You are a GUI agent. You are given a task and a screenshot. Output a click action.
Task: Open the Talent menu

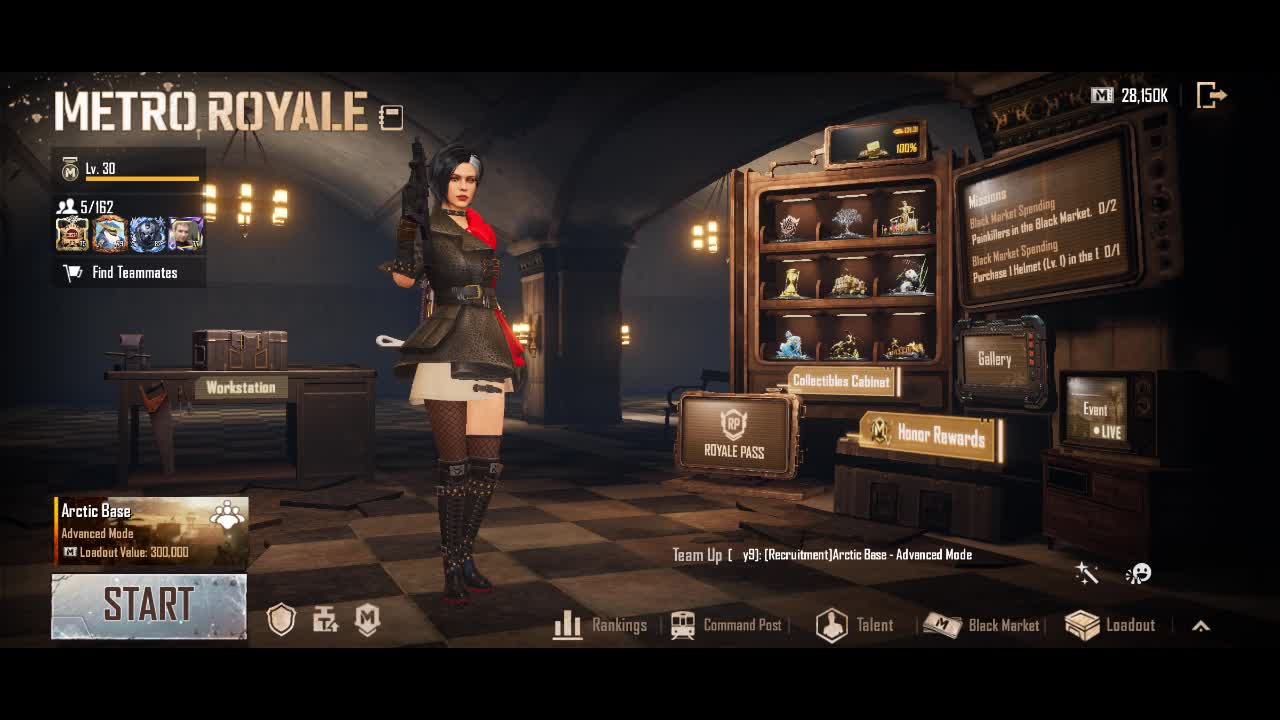(x=855, y=625)
